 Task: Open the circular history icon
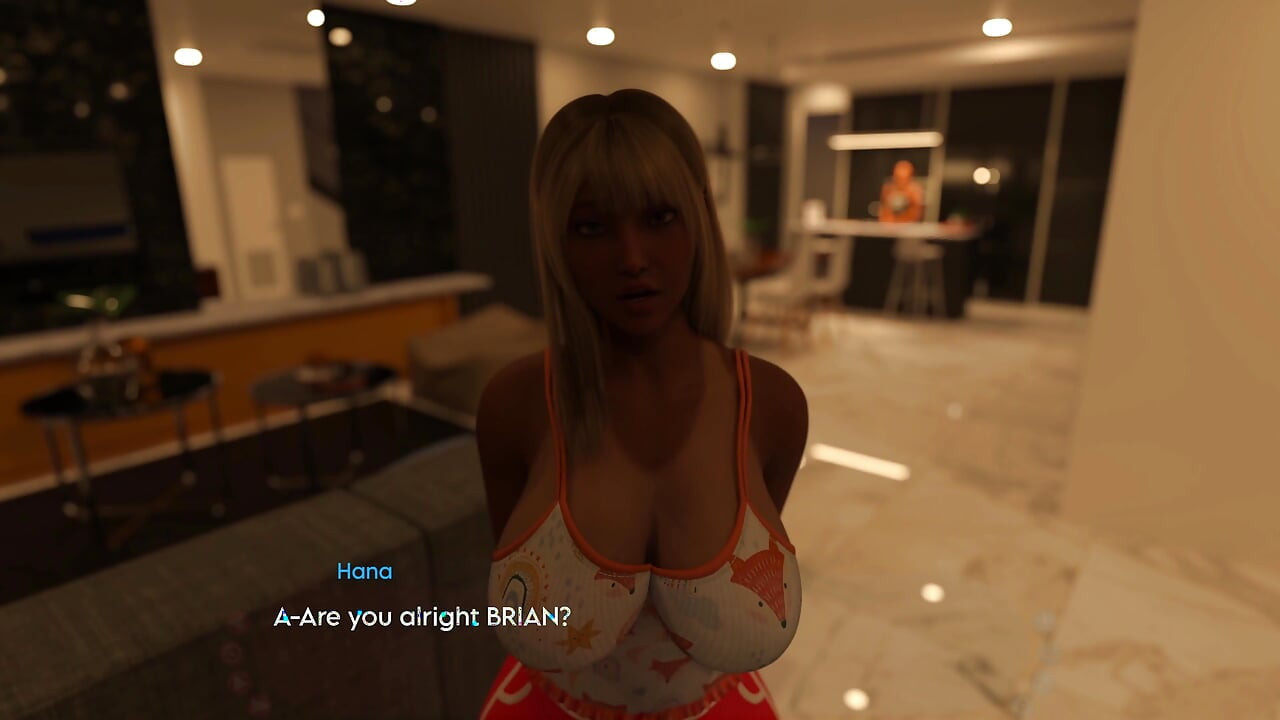click(232, 653)
